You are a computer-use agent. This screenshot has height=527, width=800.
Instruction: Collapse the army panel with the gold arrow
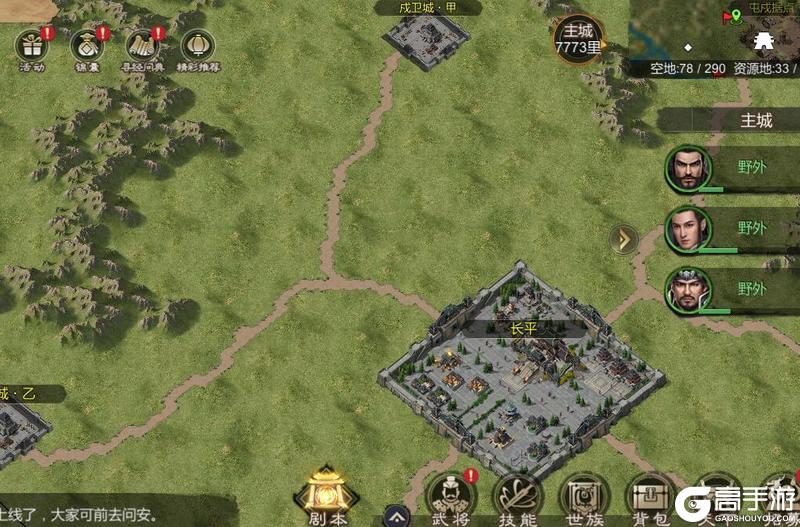click(x=624, y=239)
